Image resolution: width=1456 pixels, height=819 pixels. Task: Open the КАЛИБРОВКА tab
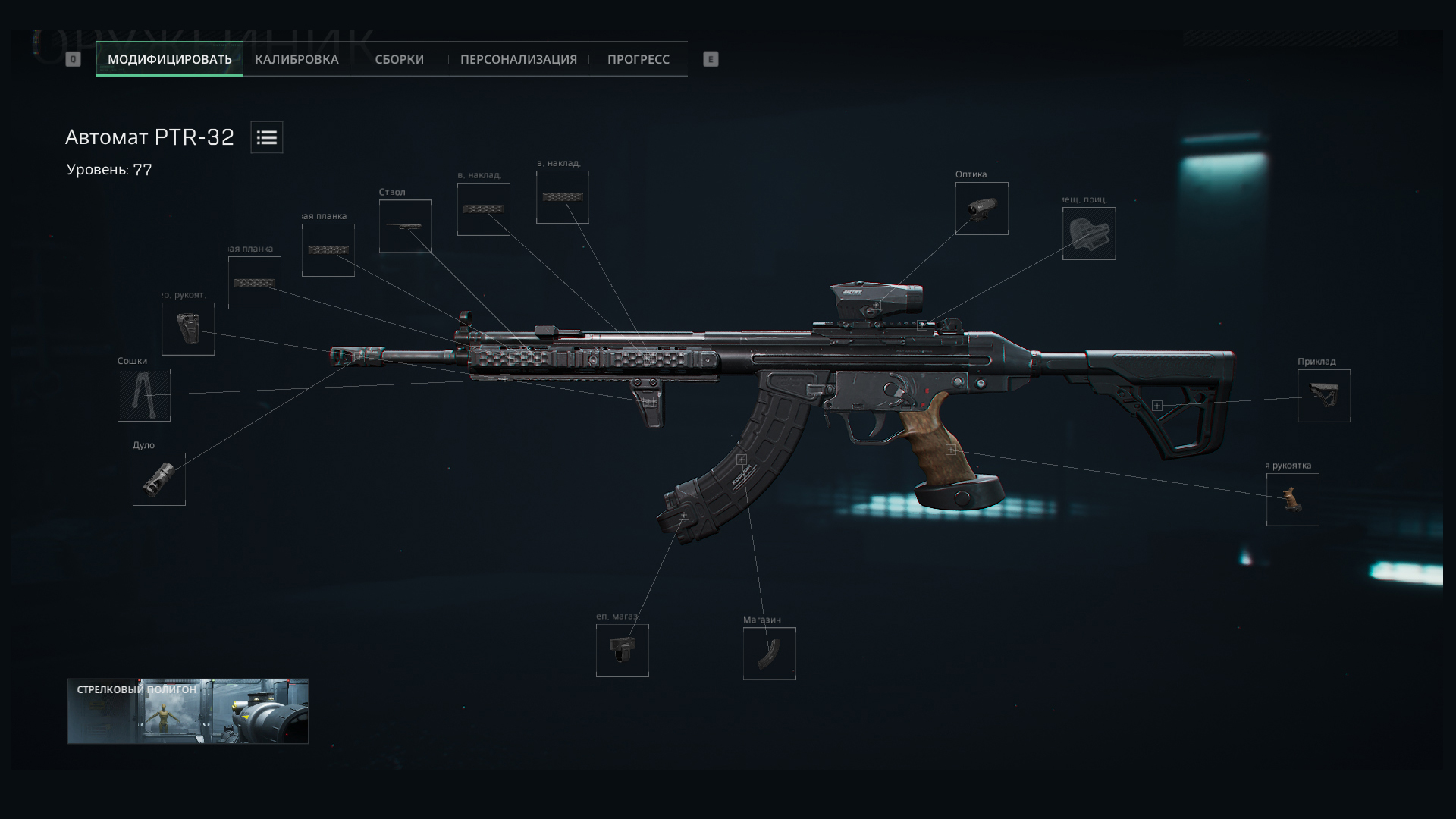click(x=297, y=59)
